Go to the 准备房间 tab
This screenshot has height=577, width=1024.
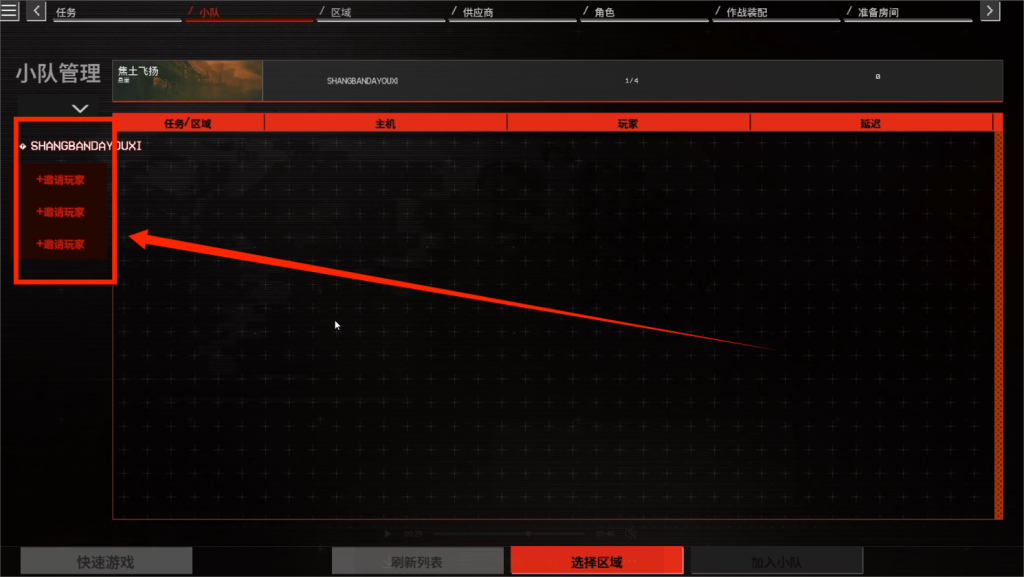point(877,13)
